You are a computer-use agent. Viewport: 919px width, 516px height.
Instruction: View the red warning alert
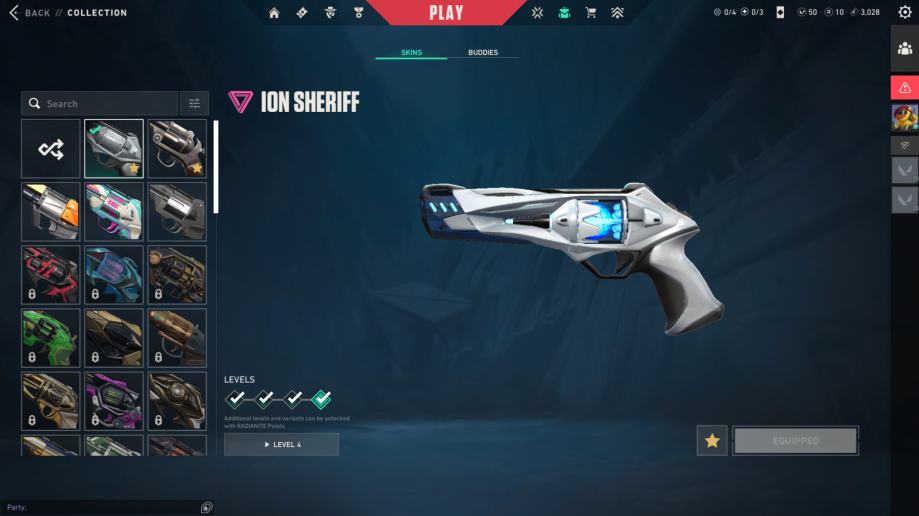[x=905, y=88]
